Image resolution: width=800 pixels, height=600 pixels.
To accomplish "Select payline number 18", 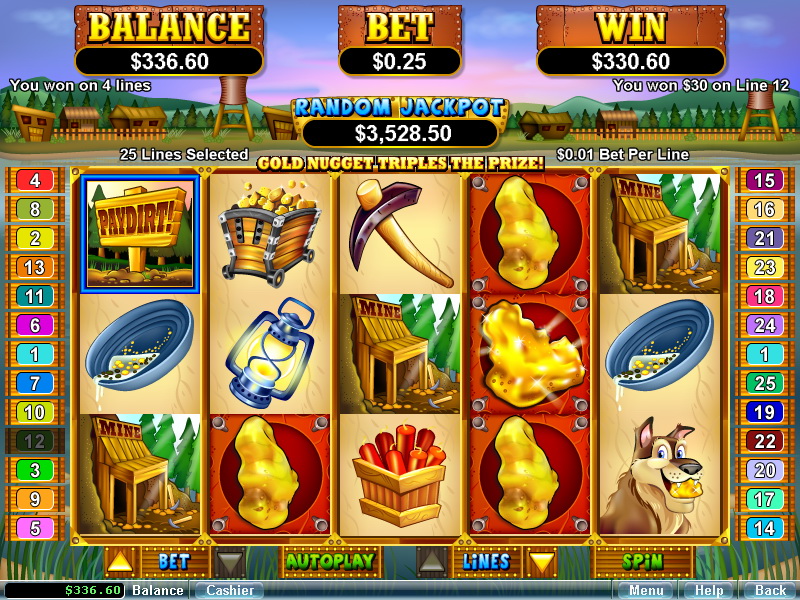I will pyautogui.click(x=765, y=296).
